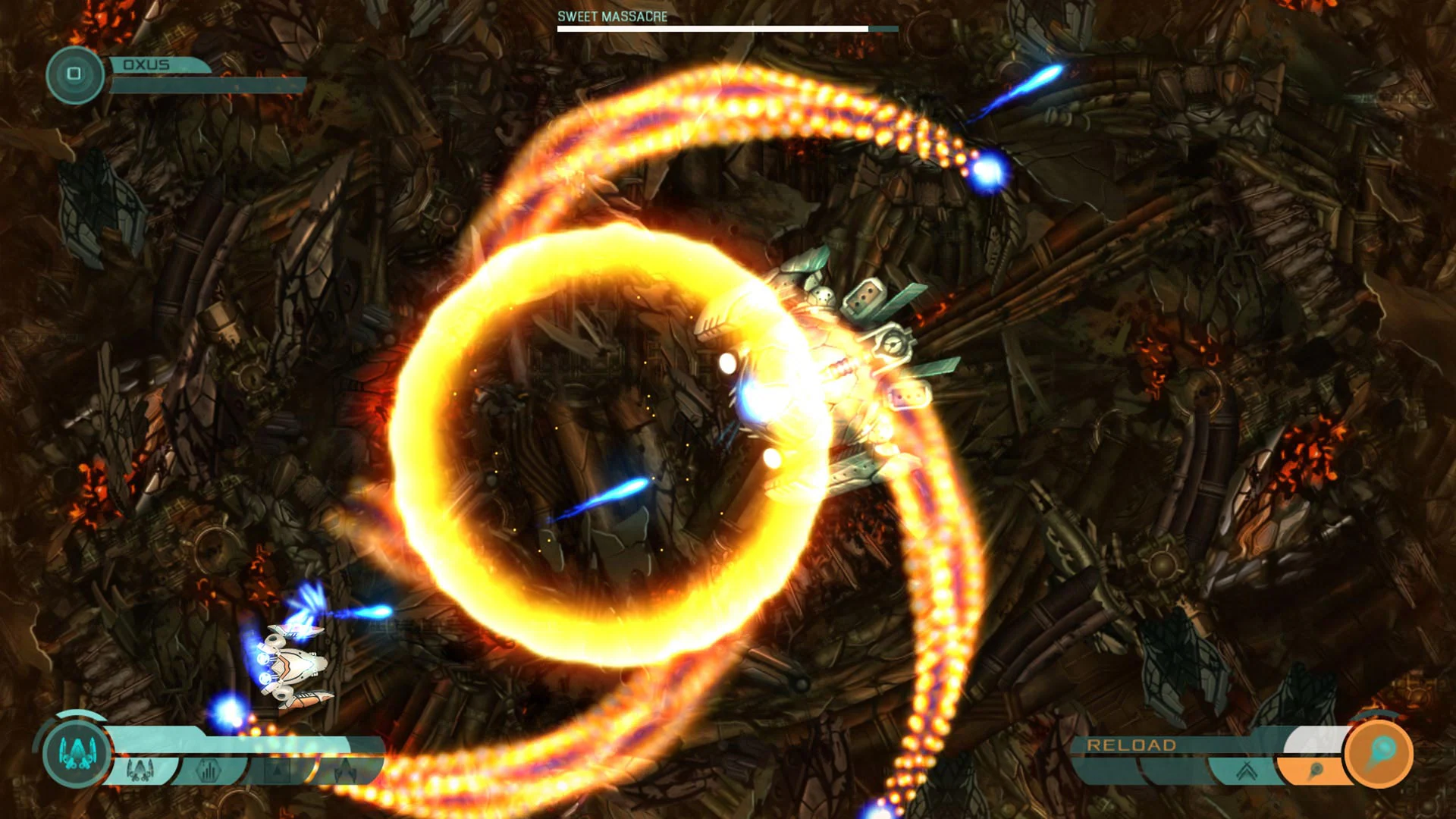
Task: Click the triangle weapon module icon
Action: (278, 769)
